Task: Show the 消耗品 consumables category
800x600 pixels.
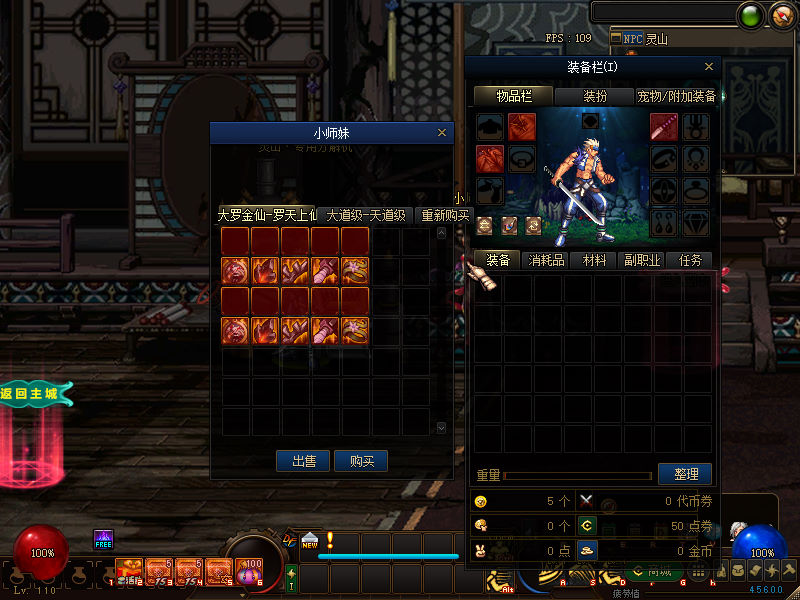Action: pos(546,260)
